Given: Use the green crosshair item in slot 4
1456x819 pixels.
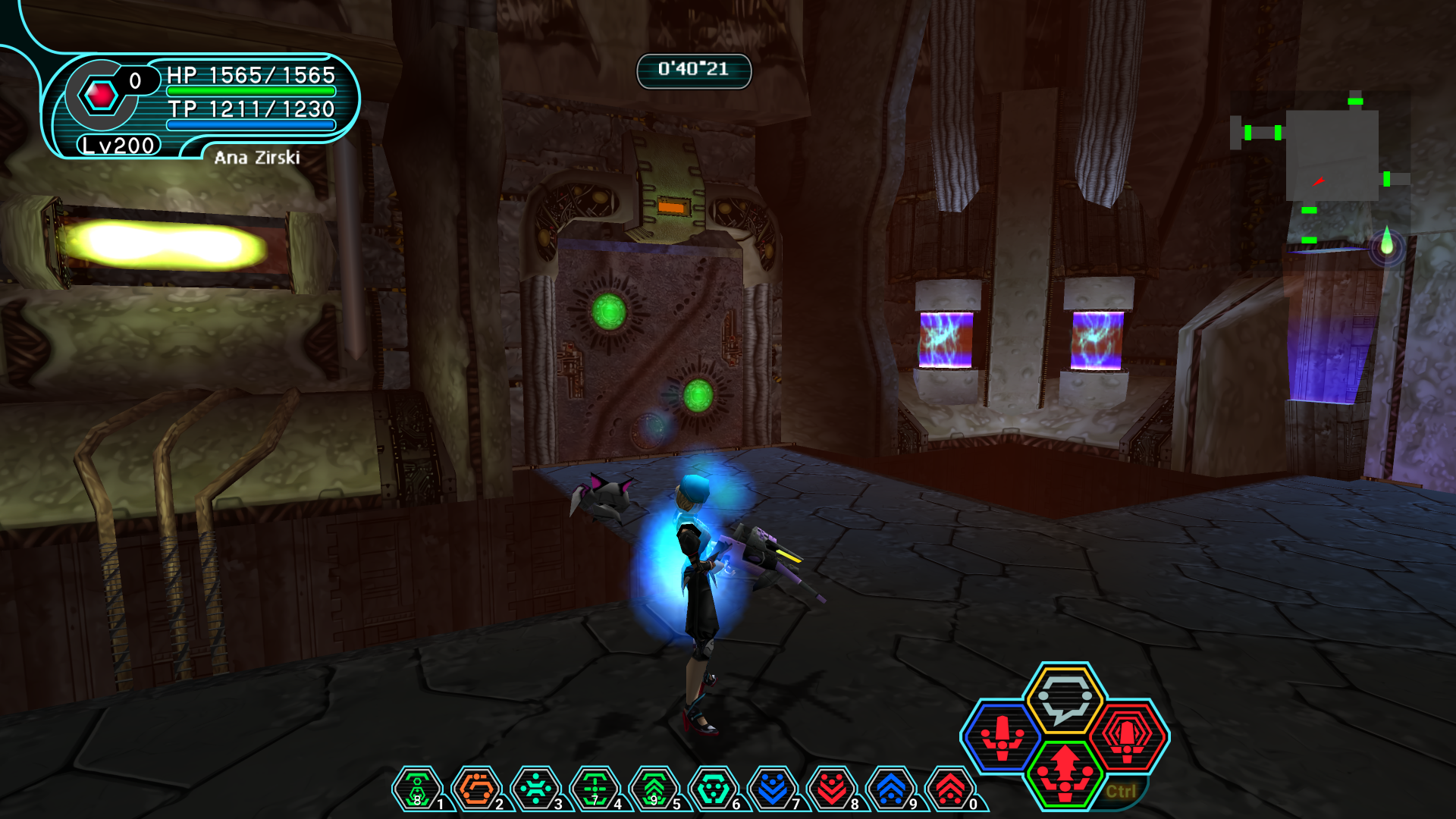Looking at the screenshot, I should (x=595, y=789).
